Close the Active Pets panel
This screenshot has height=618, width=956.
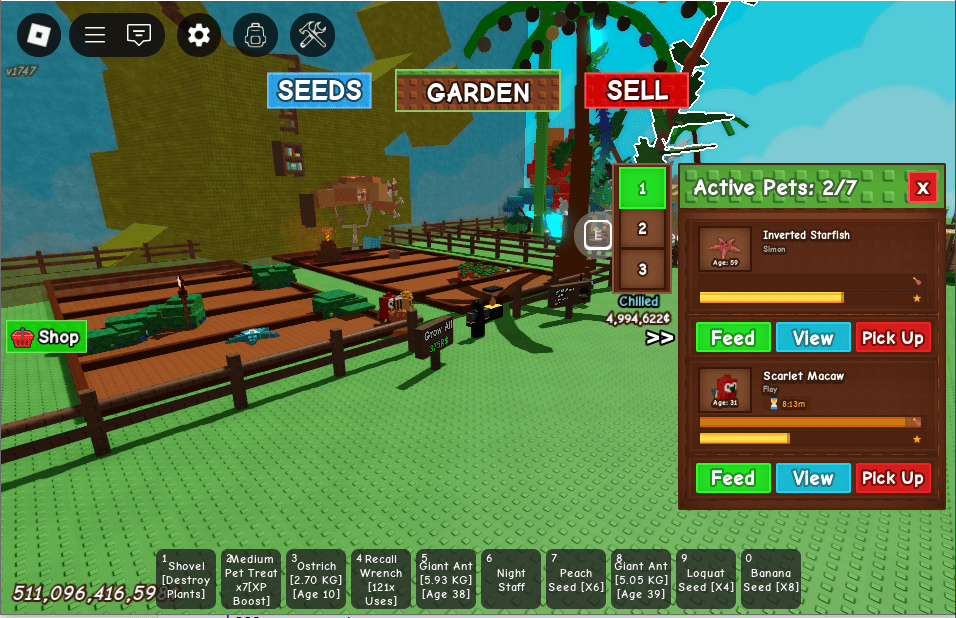(922, 187)
